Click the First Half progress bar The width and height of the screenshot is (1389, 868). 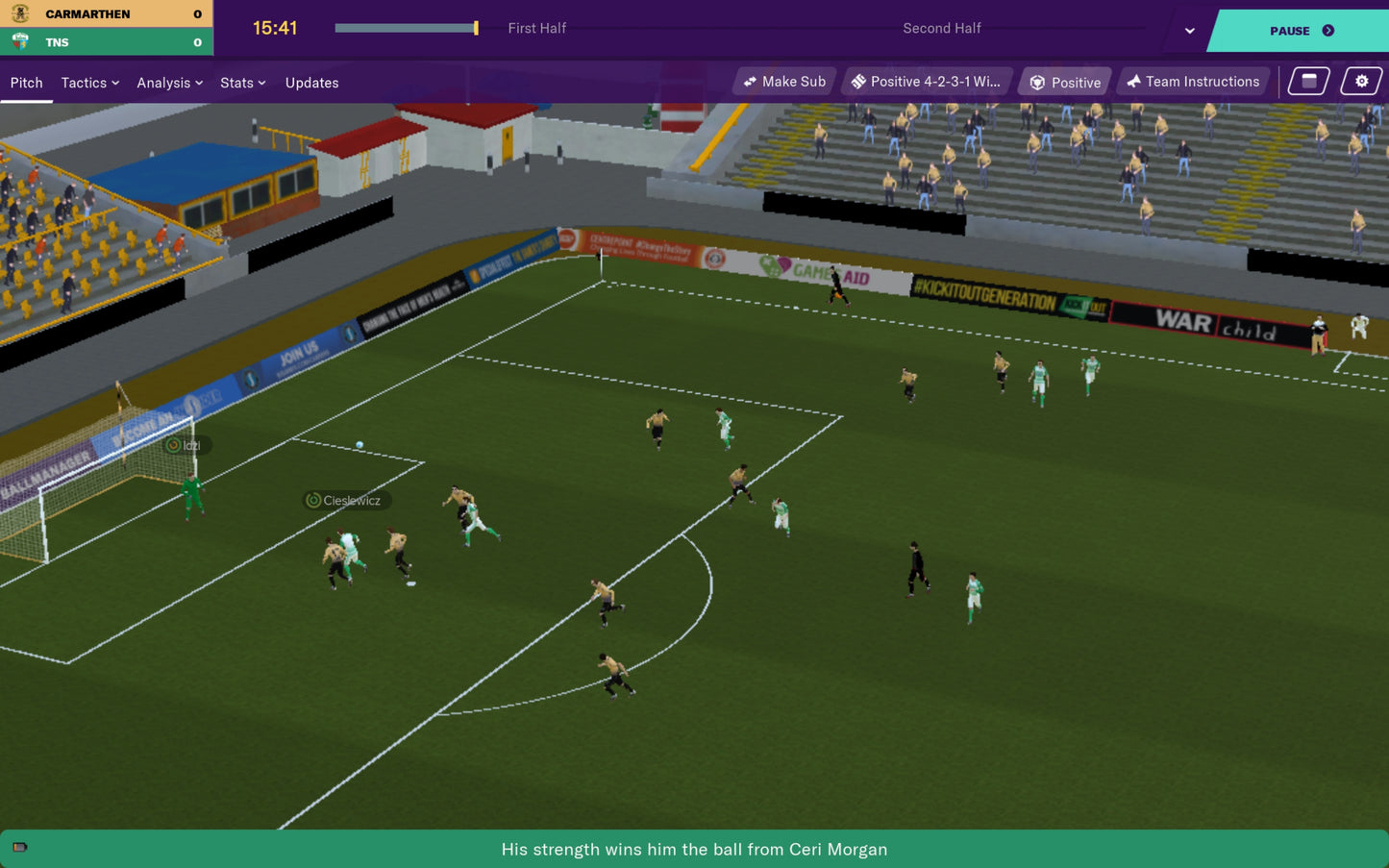click(405, 28)
